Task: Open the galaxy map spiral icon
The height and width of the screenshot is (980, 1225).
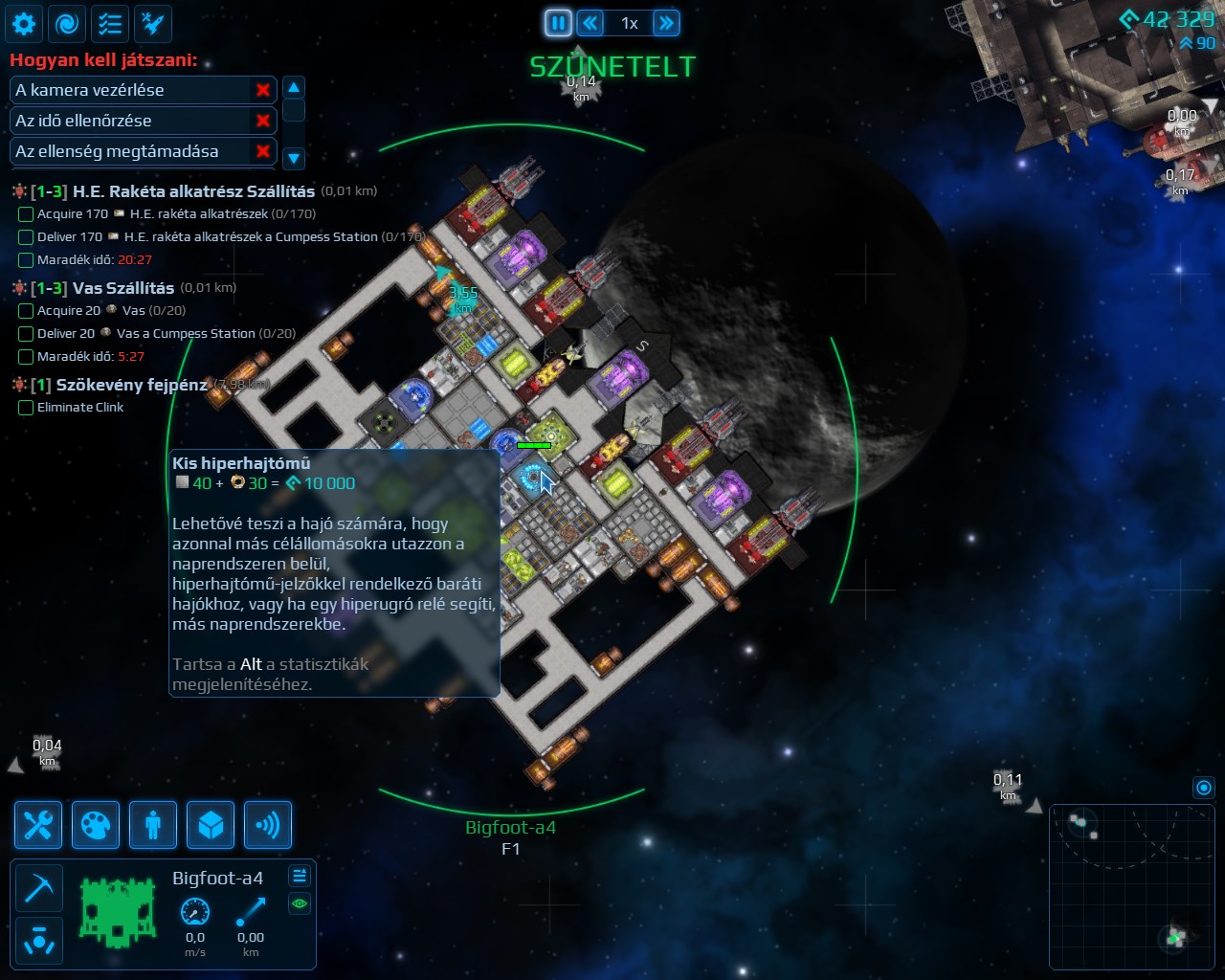Action: pyautogui.click(x=67, y=24)
